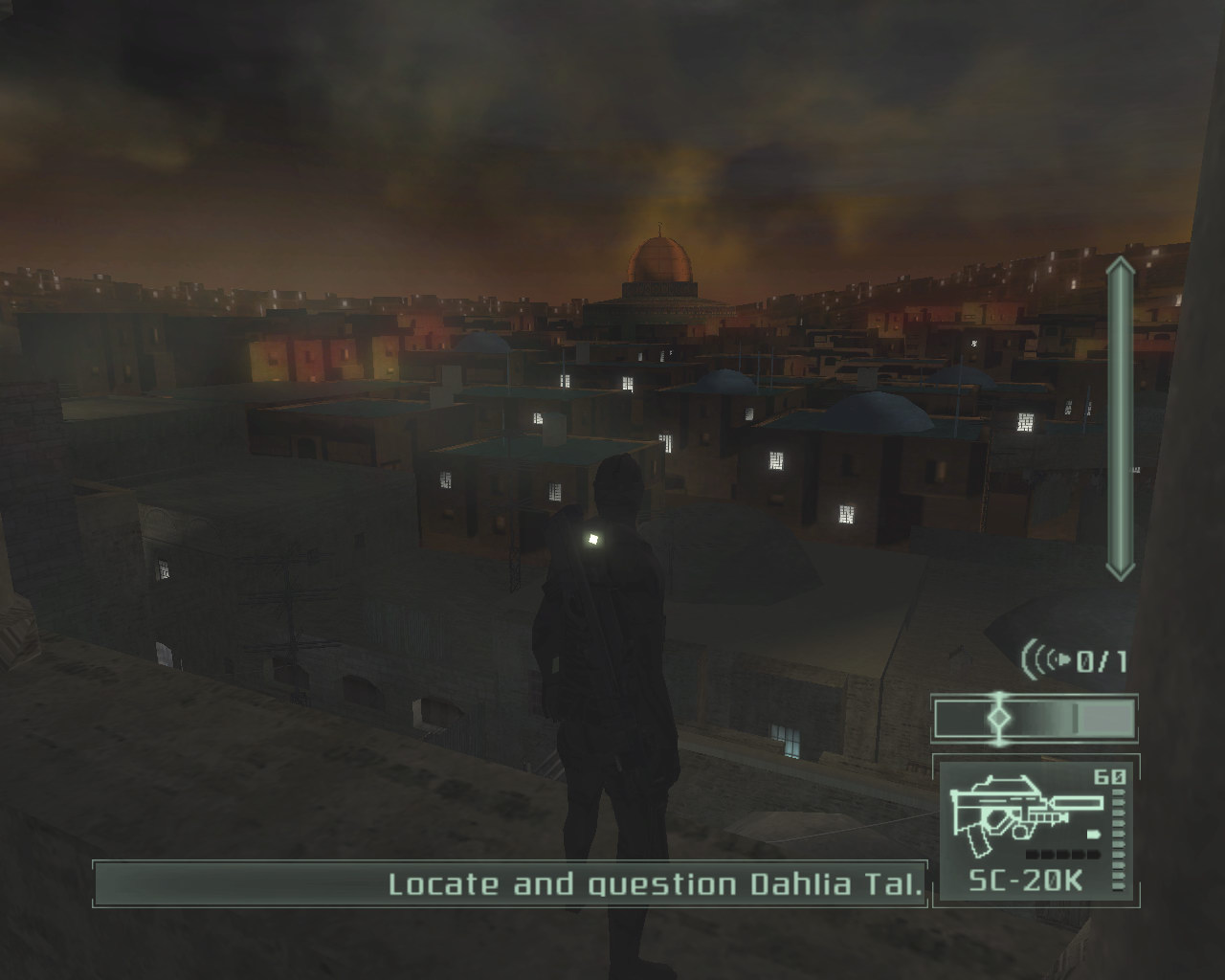Click the Dahlia Tal objective message
Viewport: 1225px width, 980px height.
[x=657, y=884]
